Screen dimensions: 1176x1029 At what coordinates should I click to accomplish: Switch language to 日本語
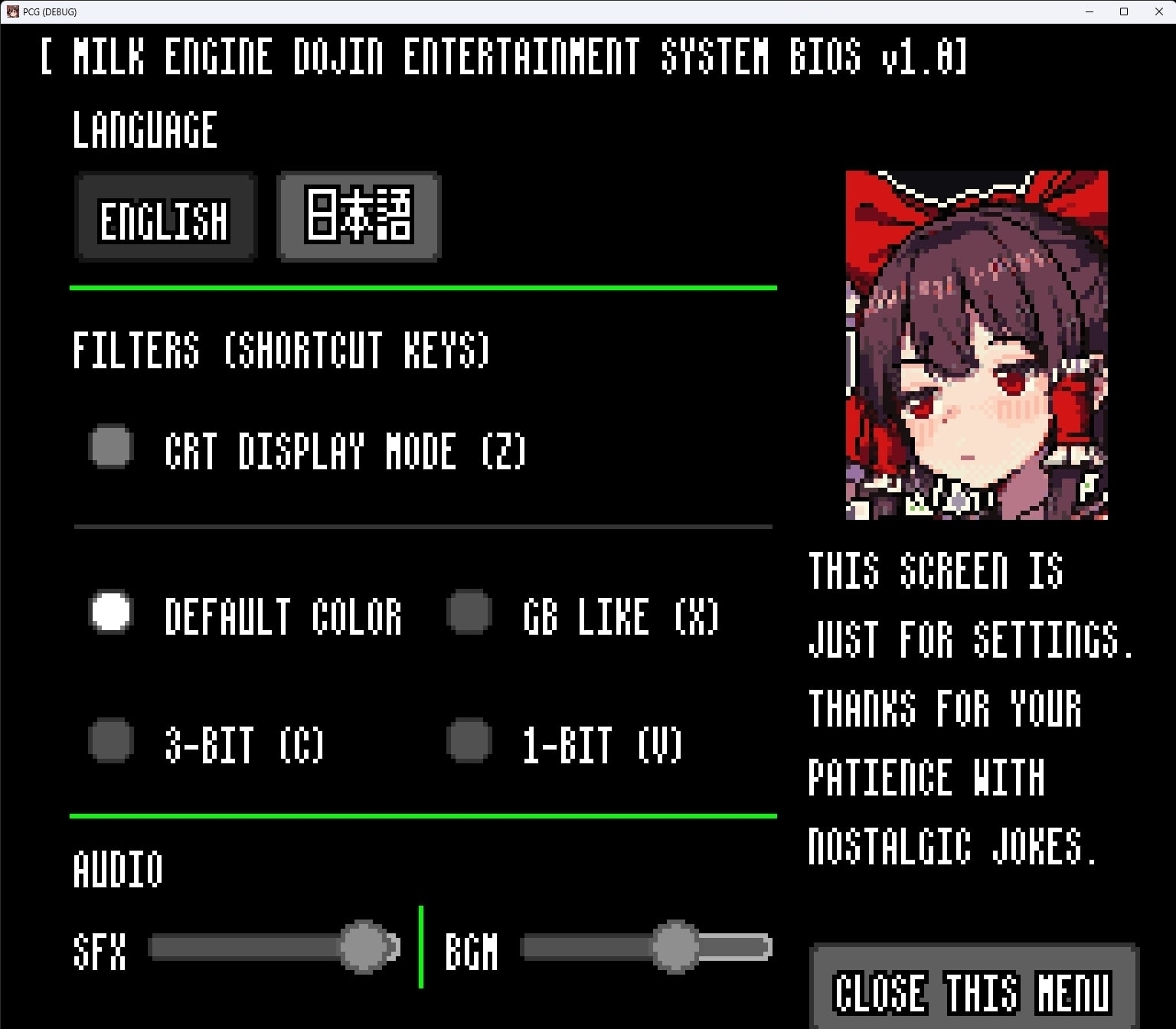click(358, 217)
